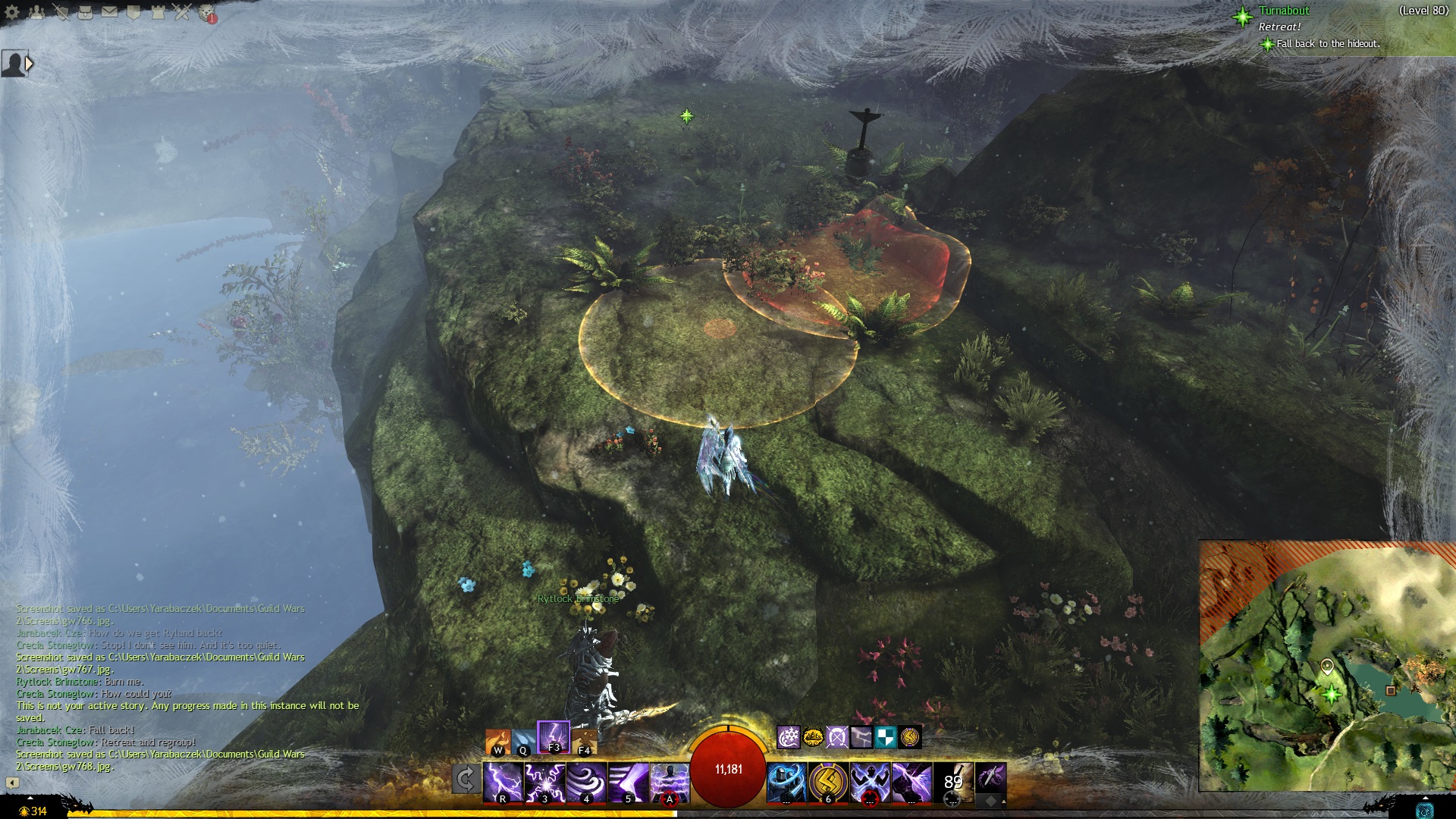Activate the swirling wind skill on slot 4
The width and height of the screenshot is (1456, 819).
[586, 782]
